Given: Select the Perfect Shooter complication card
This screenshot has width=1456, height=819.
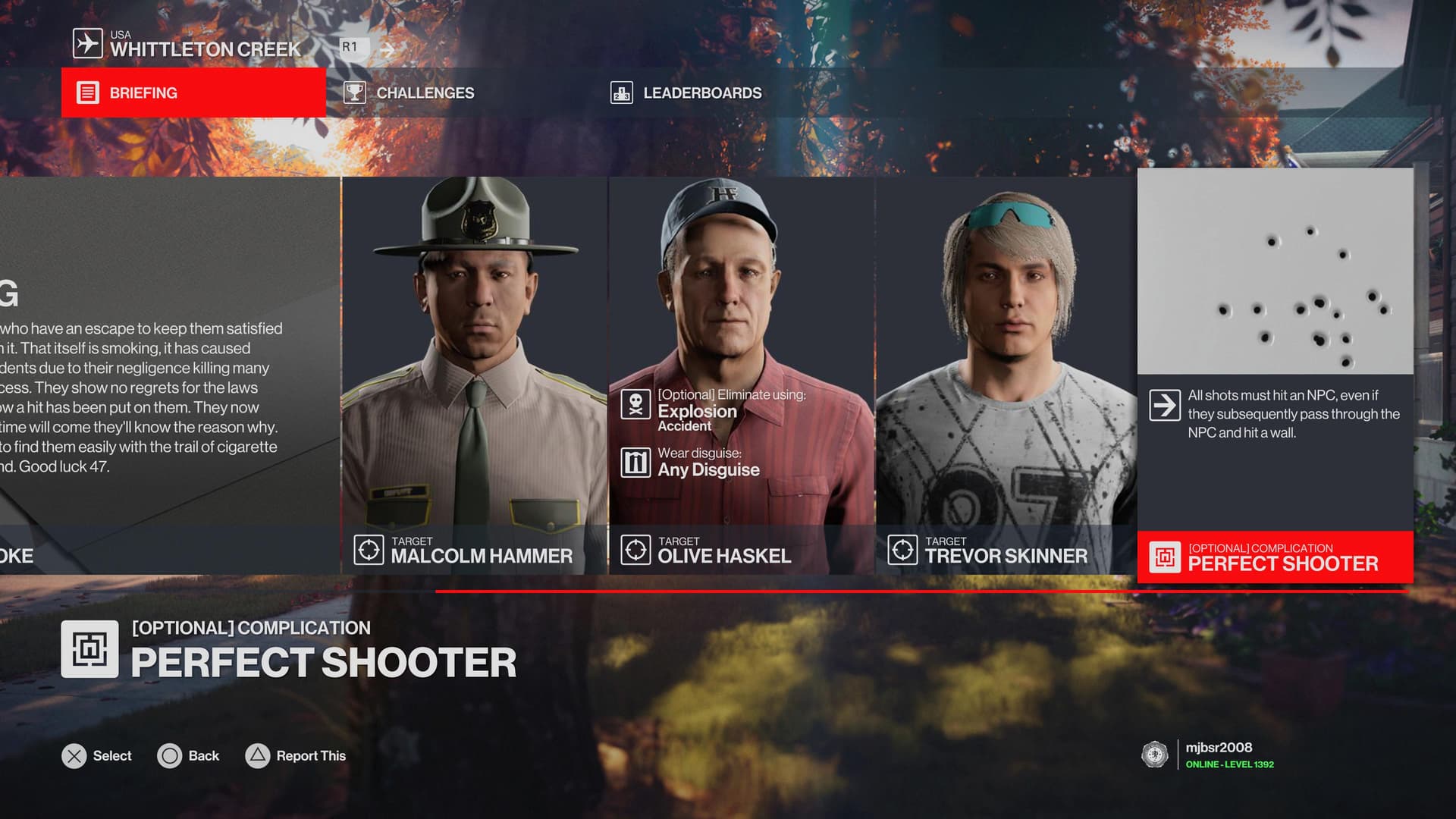Looking at the screenshot, I should click(1275, 375).
